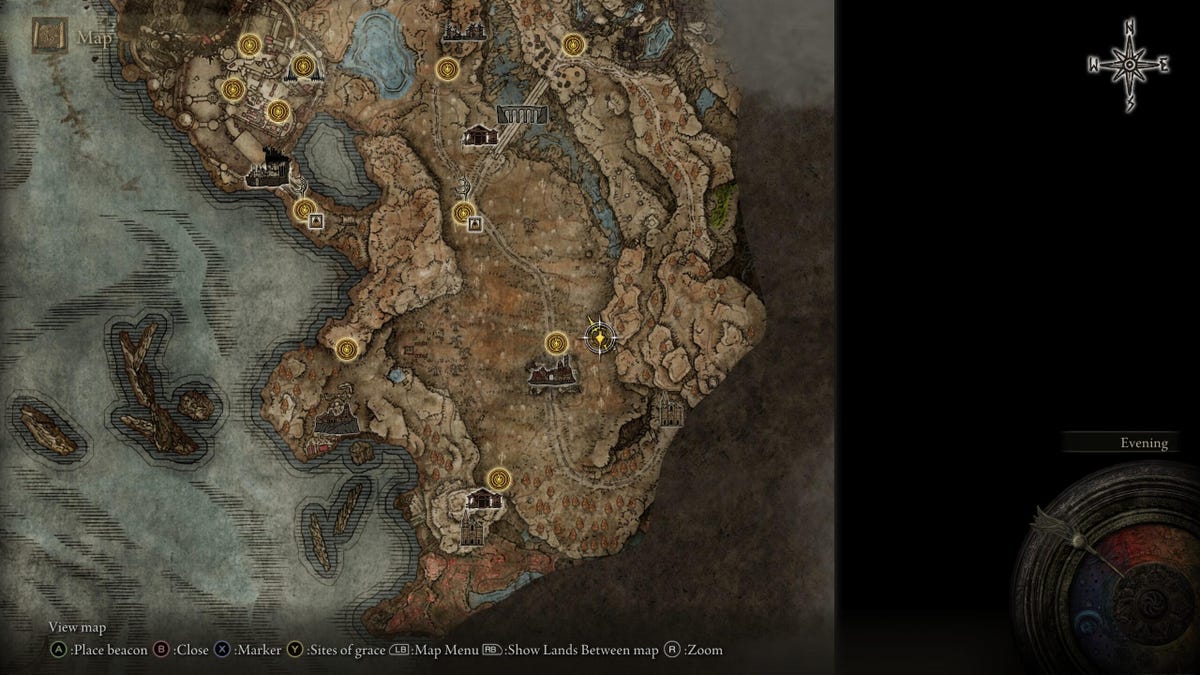
Task: Choose the pagoda ruins icon on the western peninsula
Action: 339,416
